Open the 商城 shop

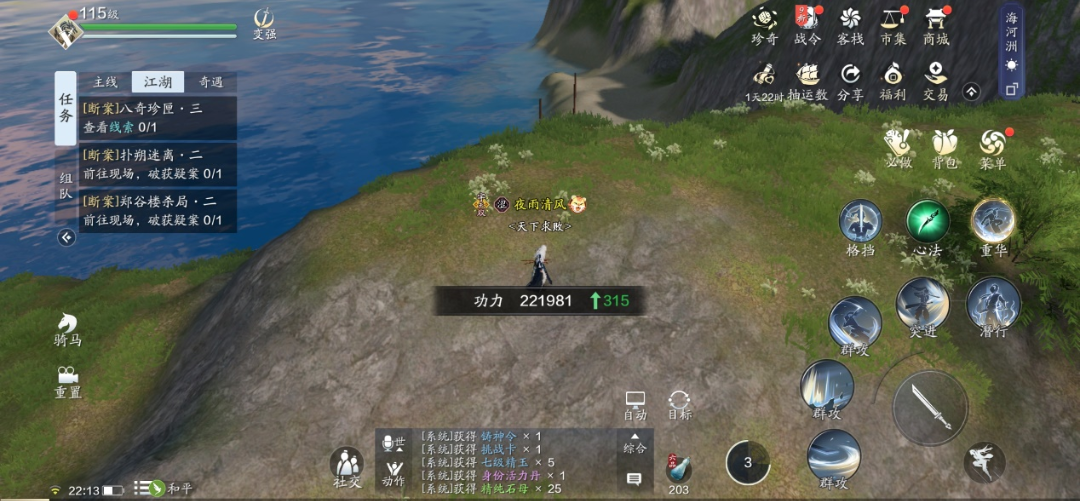(x=936, y=24)
